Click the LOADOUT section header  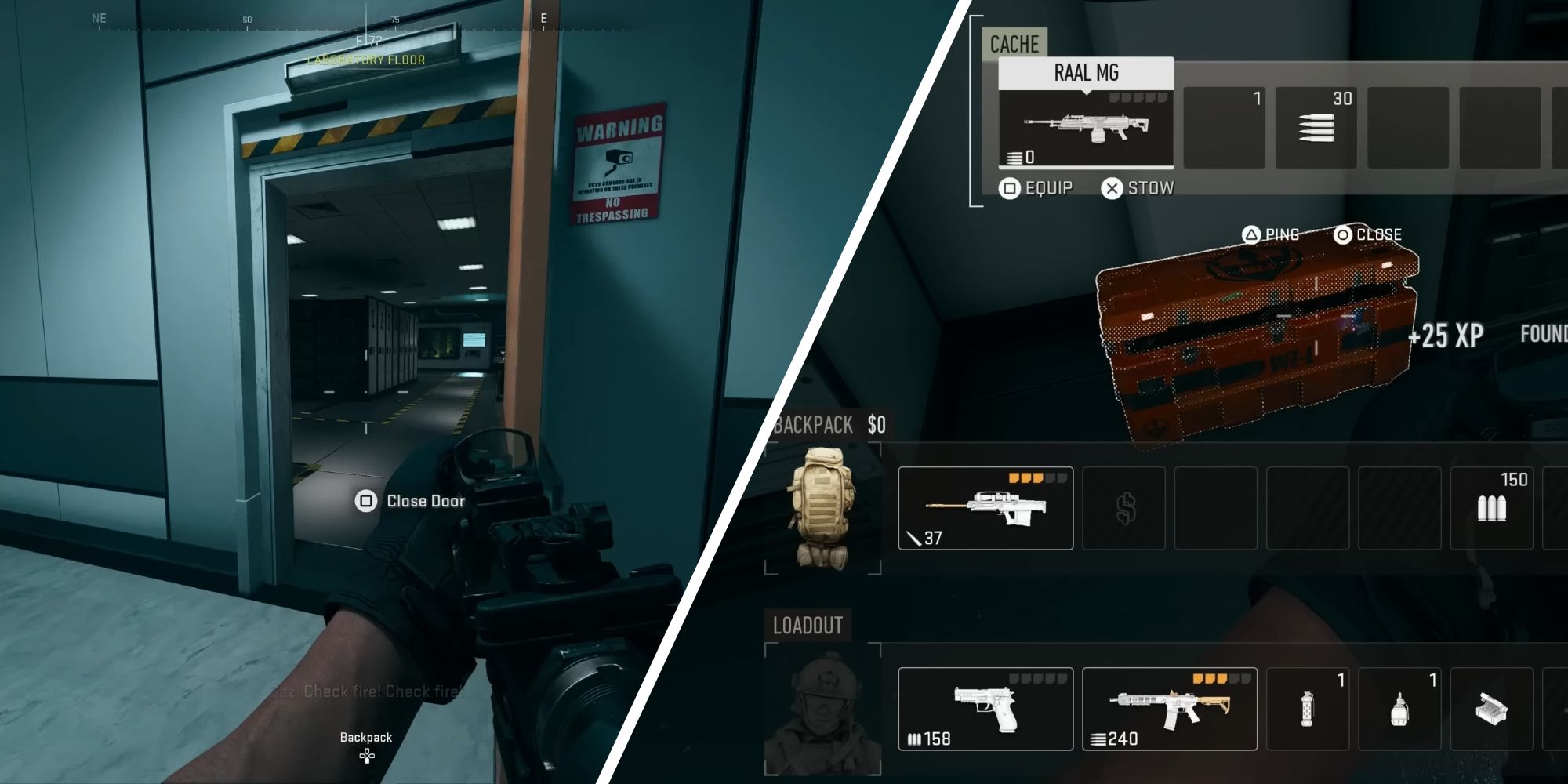(x=808, y=626)
